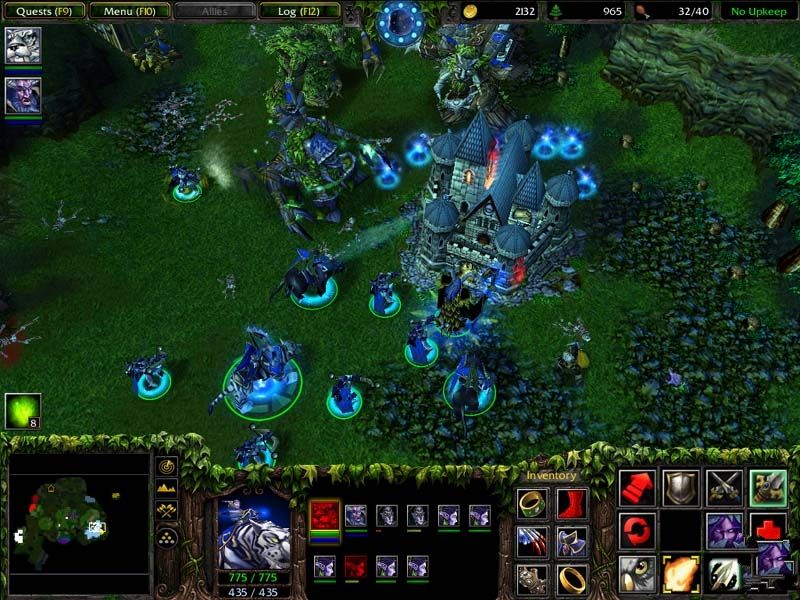The width and height of the screenshot is (800, 600).
Task: Select the purple-faced hero portrait icon
Action: coord(22,95)
